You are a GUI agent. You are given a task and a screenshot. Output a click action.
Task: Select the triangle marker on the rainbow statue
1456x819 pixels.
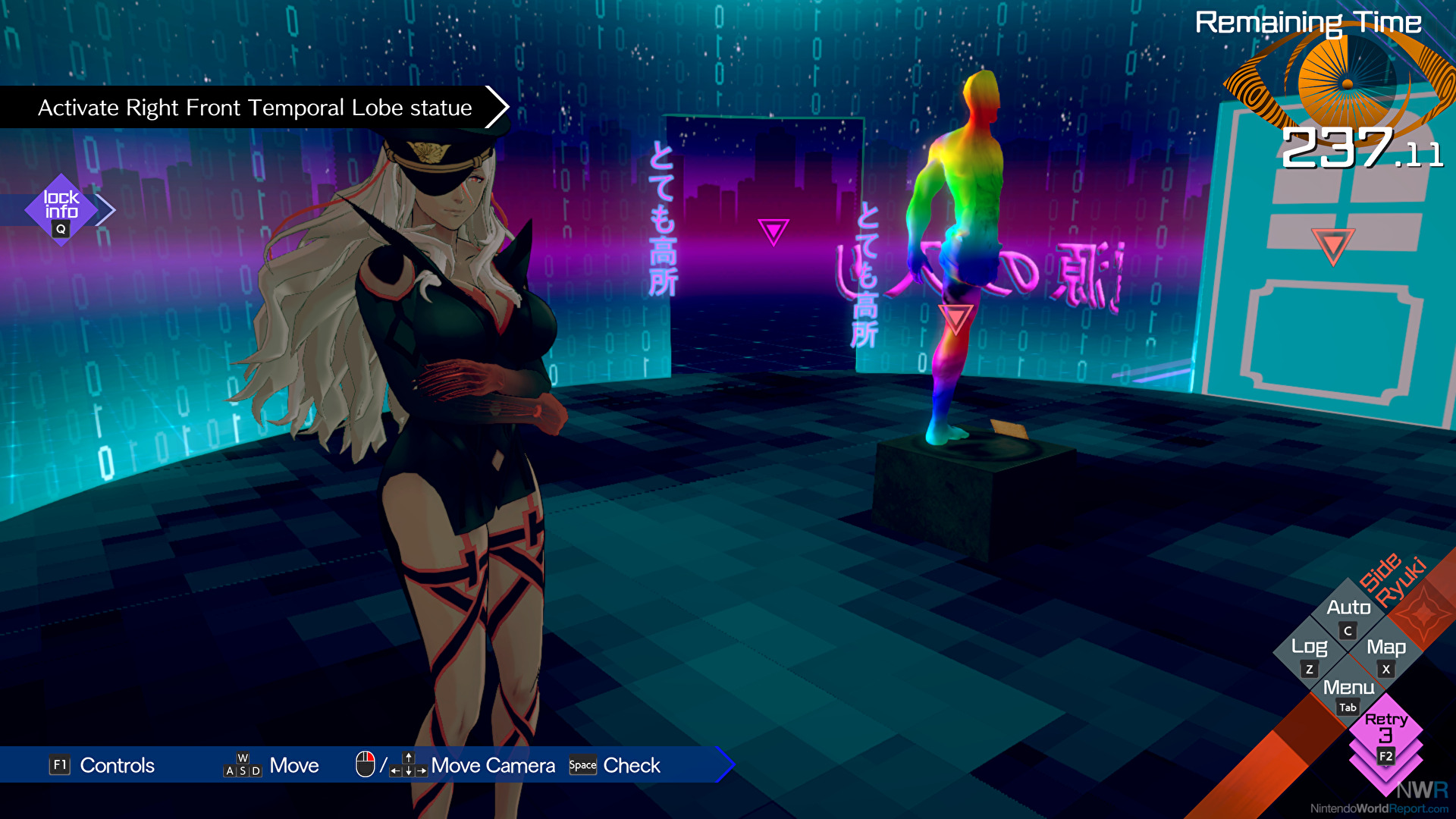point(955,318)
